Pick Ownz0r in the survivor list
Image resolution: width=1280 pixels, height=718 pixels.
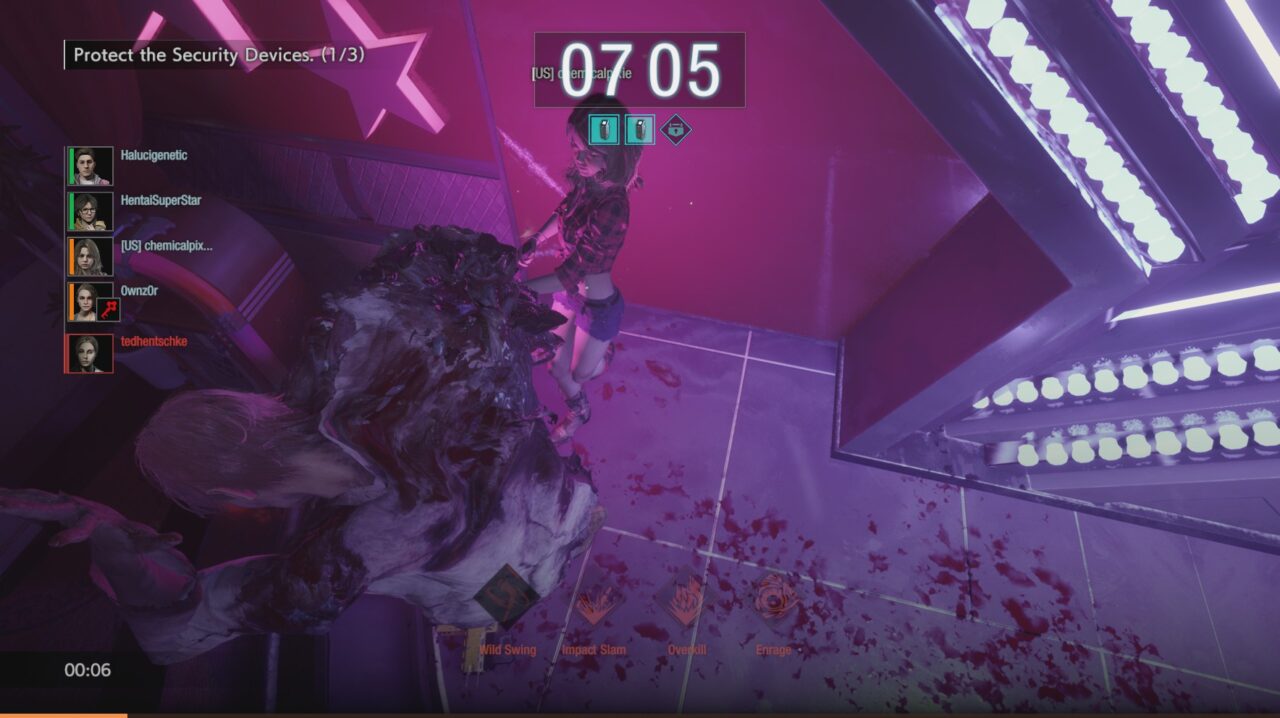click(x=139, y=291)
